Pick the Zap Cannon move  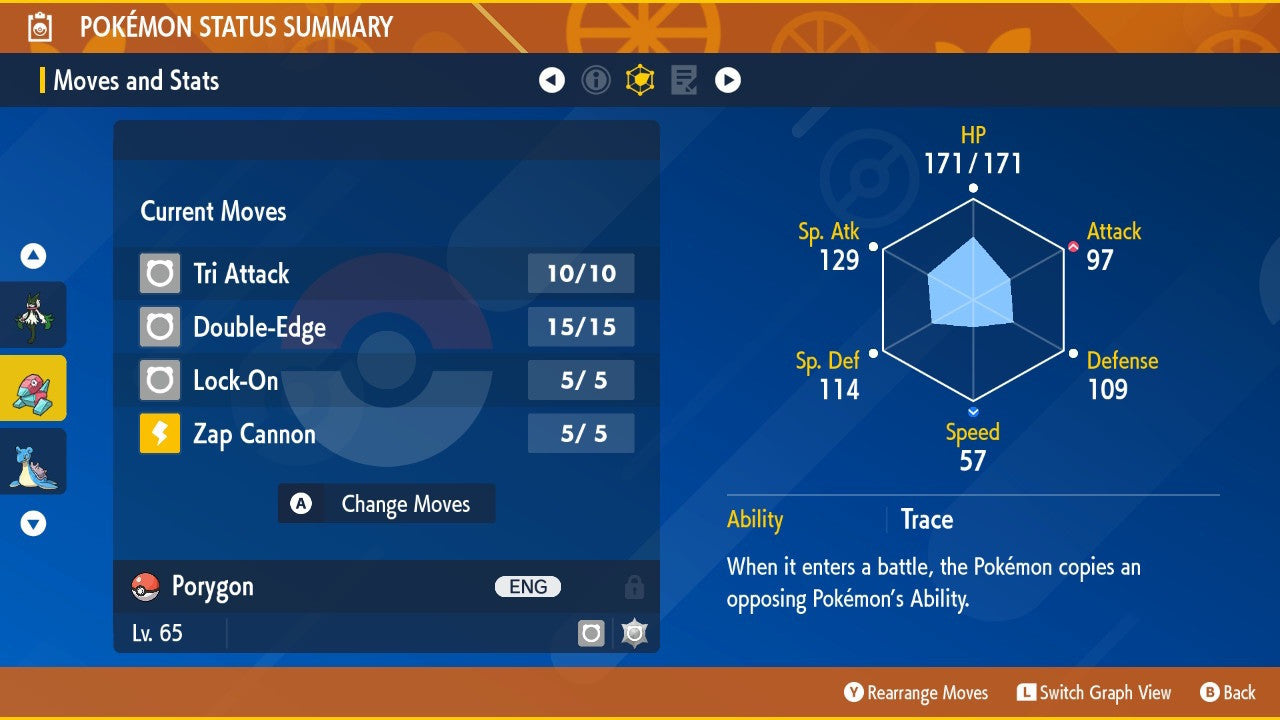386,434
